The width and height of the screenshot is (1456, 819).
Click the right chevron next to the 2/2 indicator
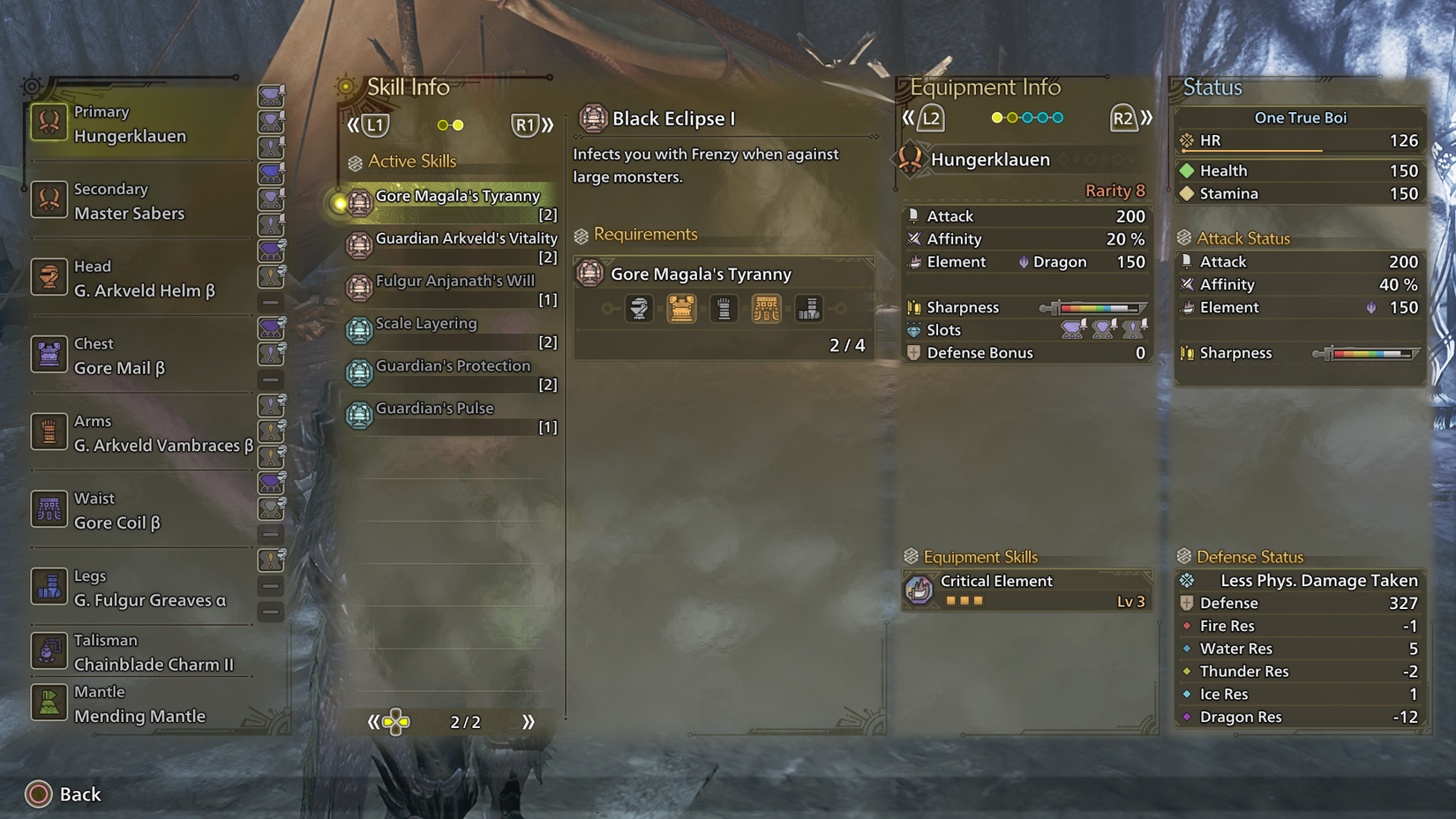pos(529,721)
